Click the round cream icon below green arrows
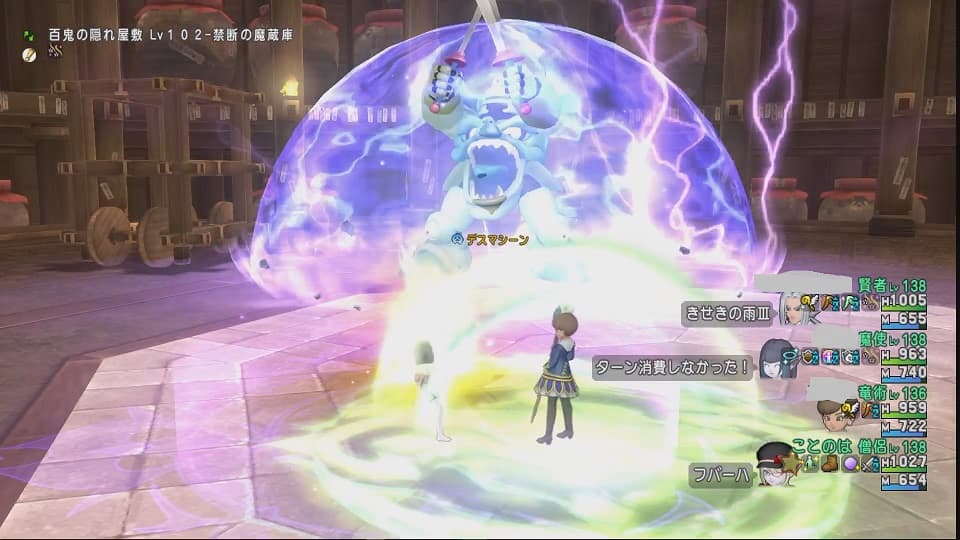960x540 pixels. [33, 51]
